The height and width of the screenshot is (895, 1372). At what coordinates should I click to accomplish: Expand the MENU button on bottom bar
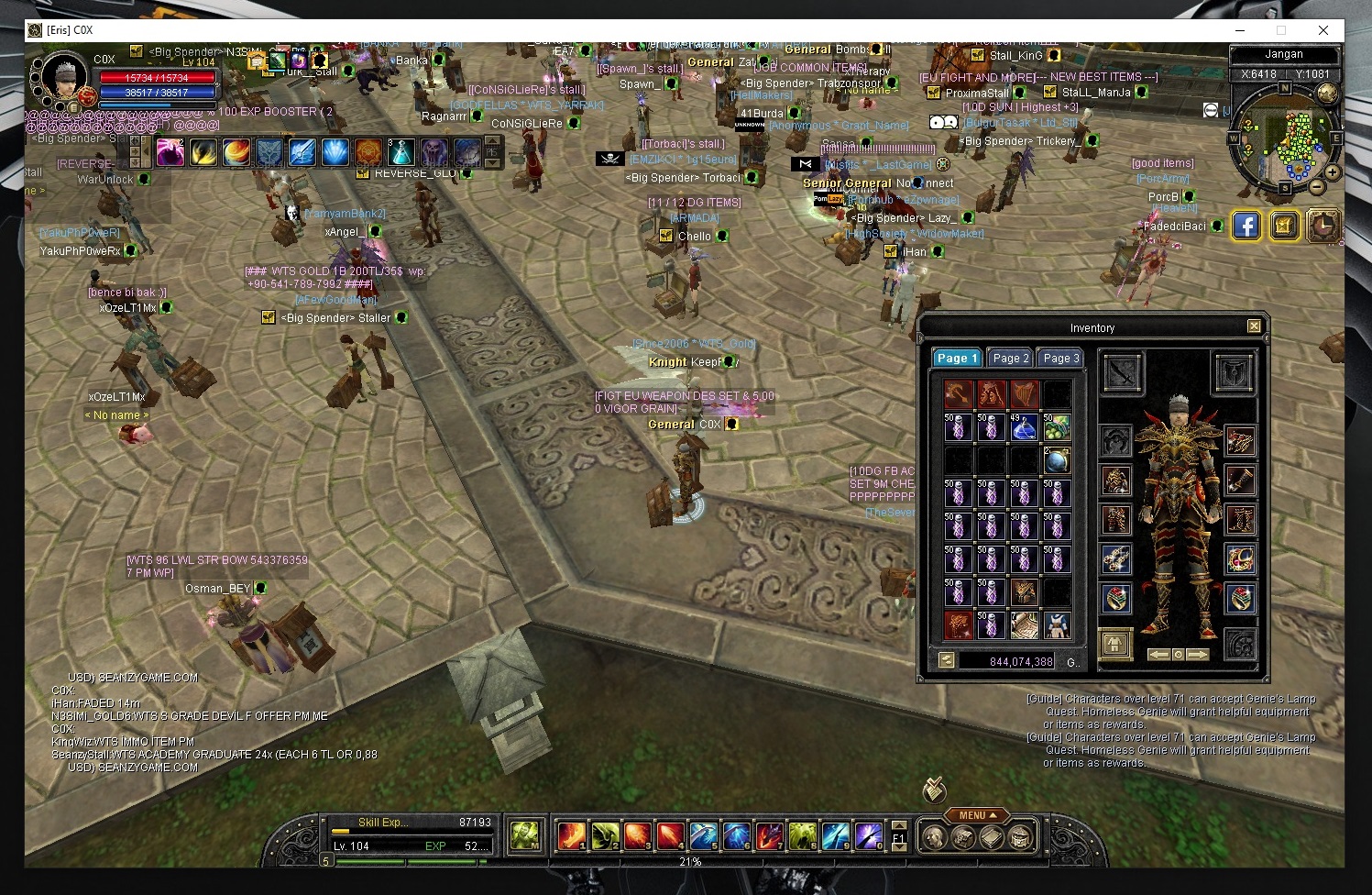pos(977,815)
